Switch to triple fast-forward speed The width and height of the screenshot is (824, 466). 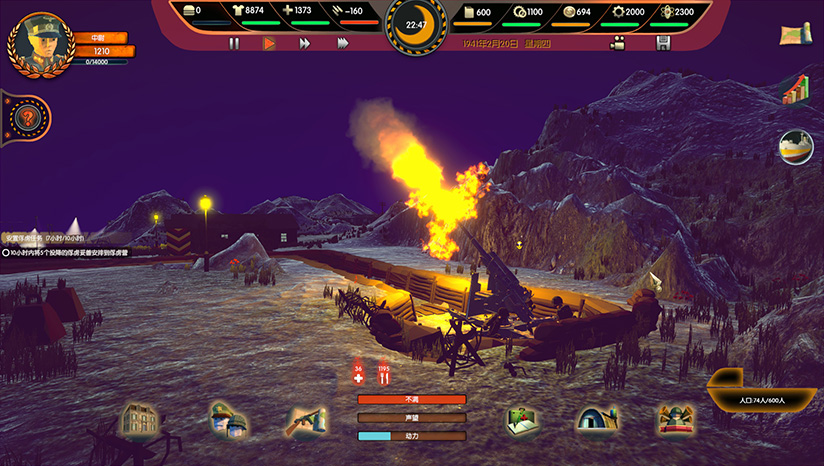pos(343,43)
